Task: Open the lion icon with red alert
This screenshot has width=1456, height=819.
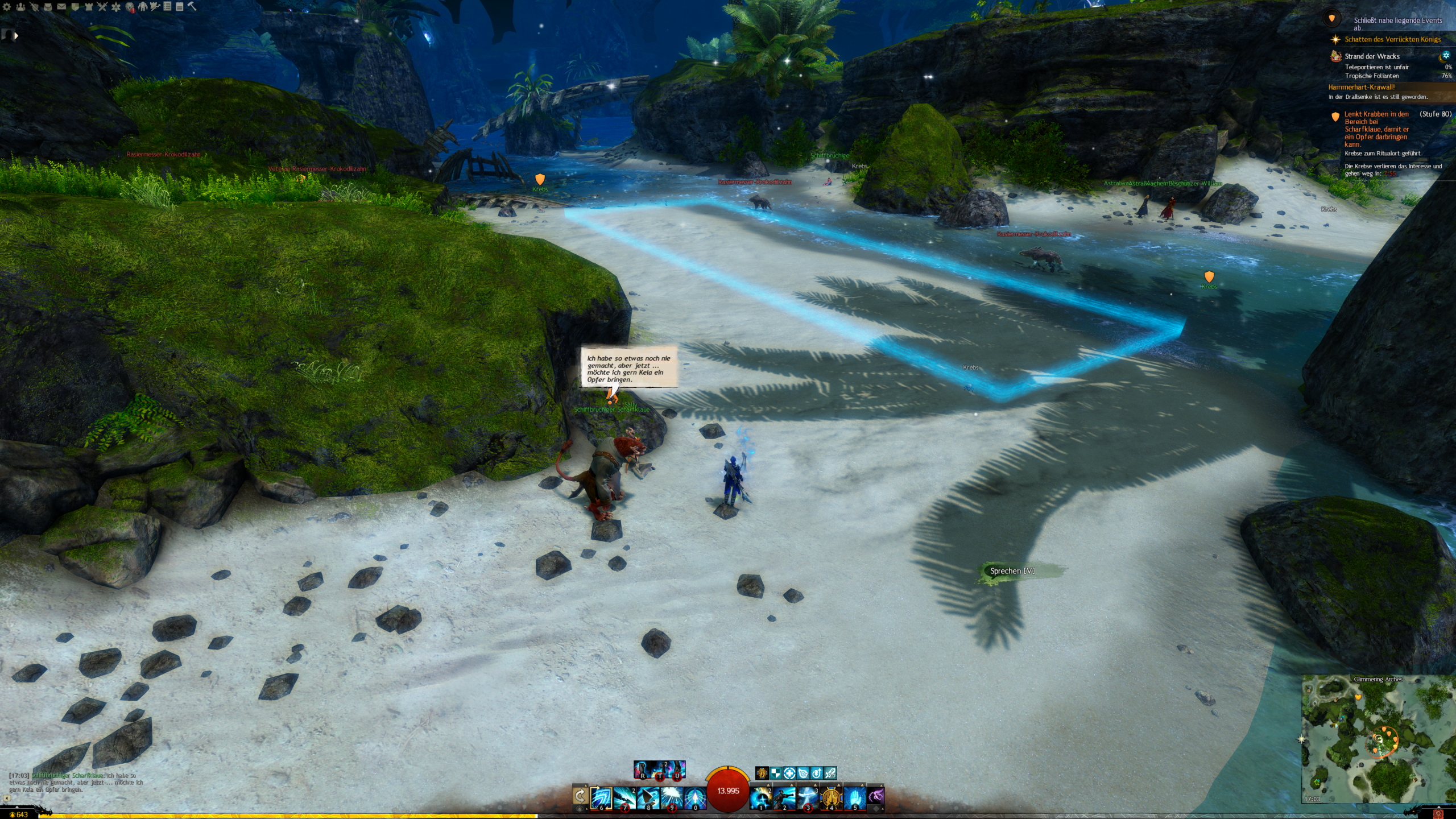Action: tap(130, 7)
